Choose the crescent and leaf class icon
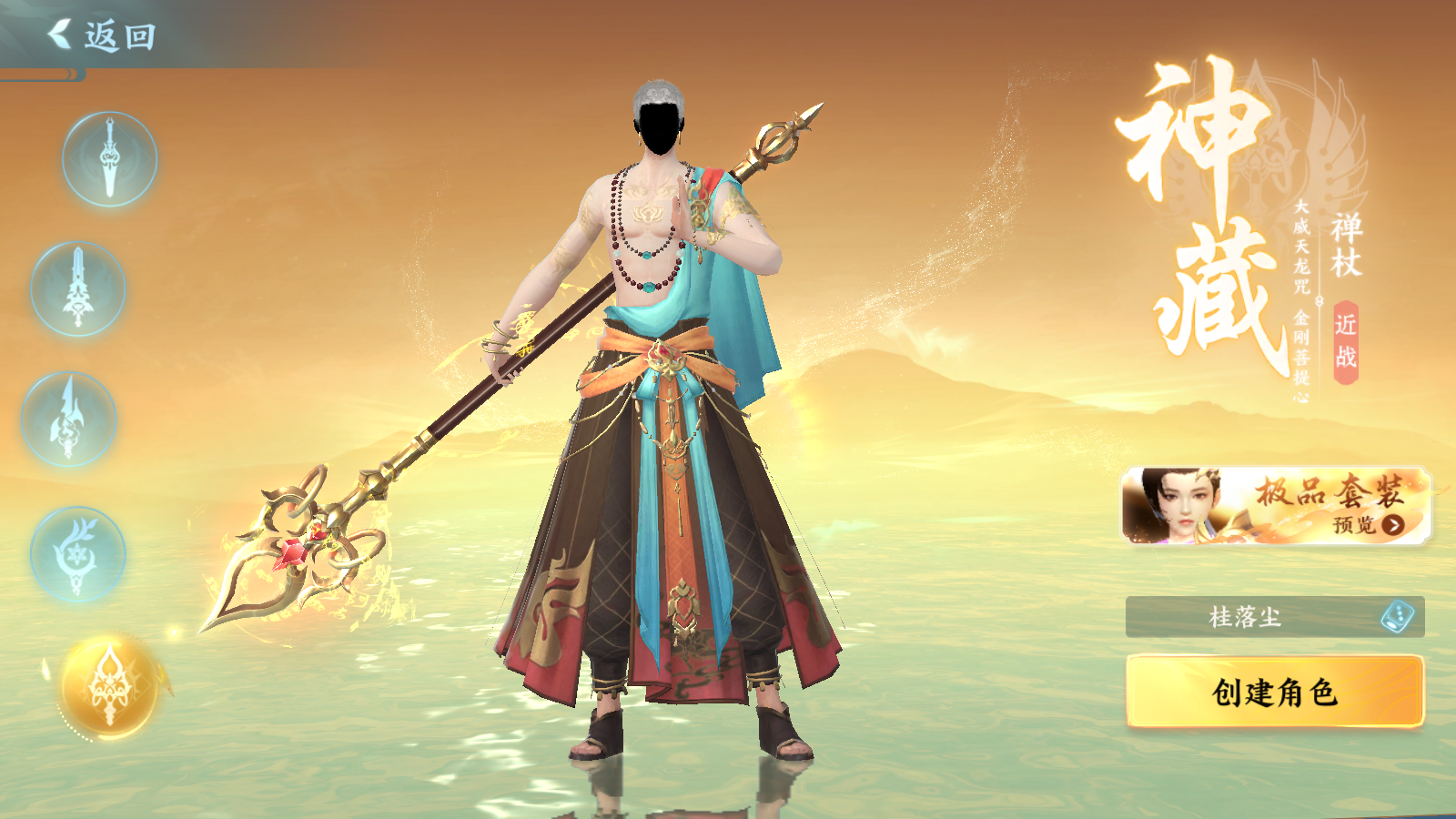 point(77,554)
